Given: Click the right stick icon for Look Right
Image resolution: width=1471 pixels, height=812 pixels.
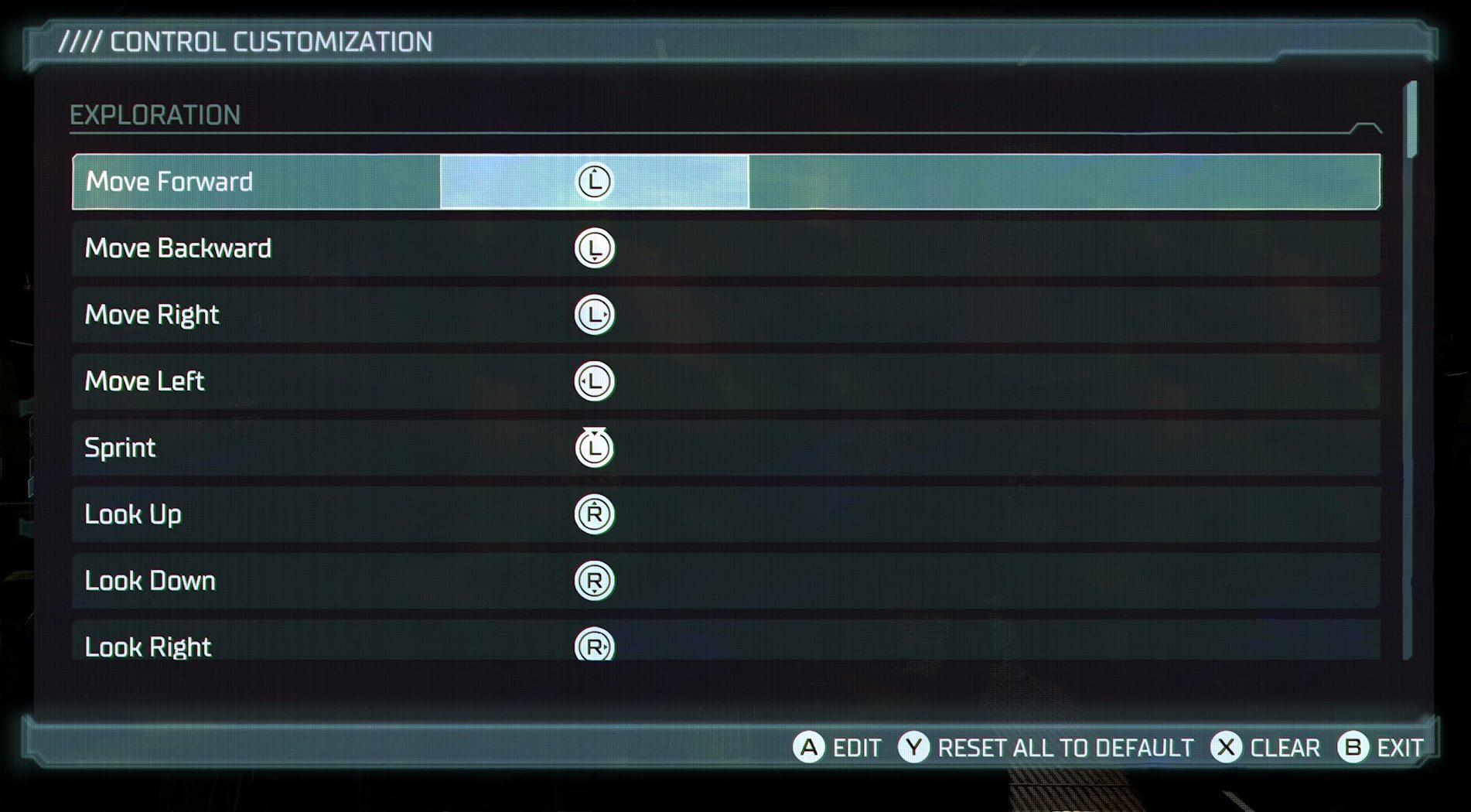Looking at the screenshot, I should coord(593,647).
